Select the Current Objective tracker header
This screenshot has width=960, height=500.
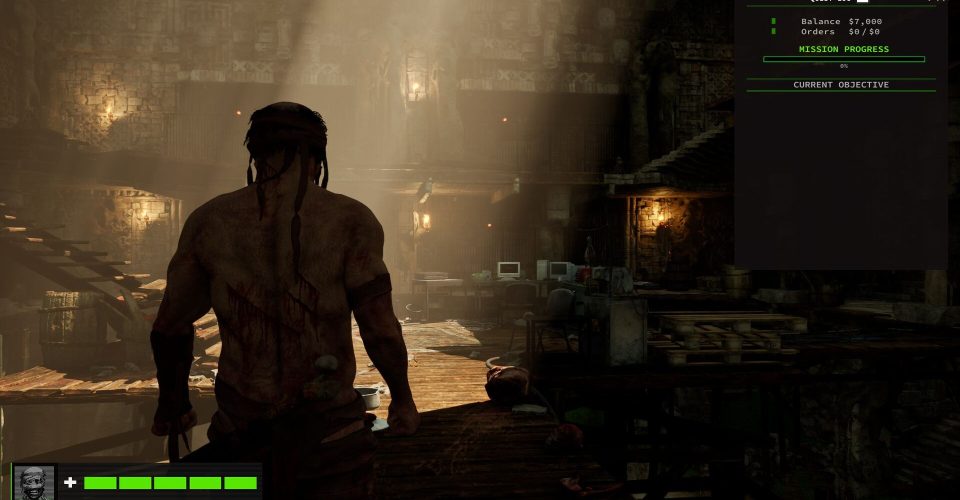coord(841,85)
